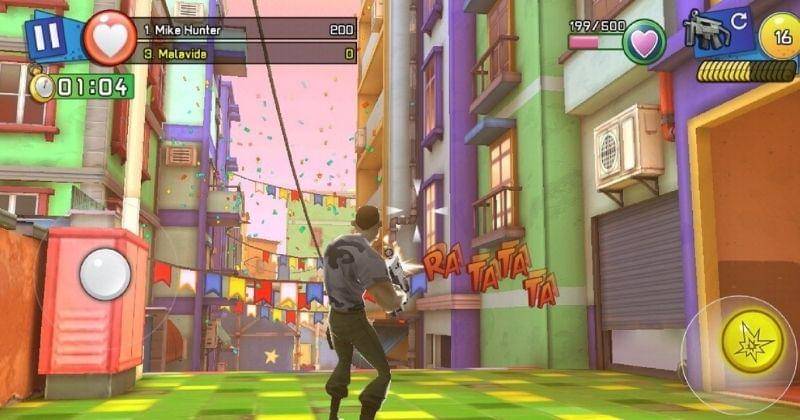Screen dimensions: 800x420
Task: Tap the white virtual joystick knob
Action: pos(105,273)
